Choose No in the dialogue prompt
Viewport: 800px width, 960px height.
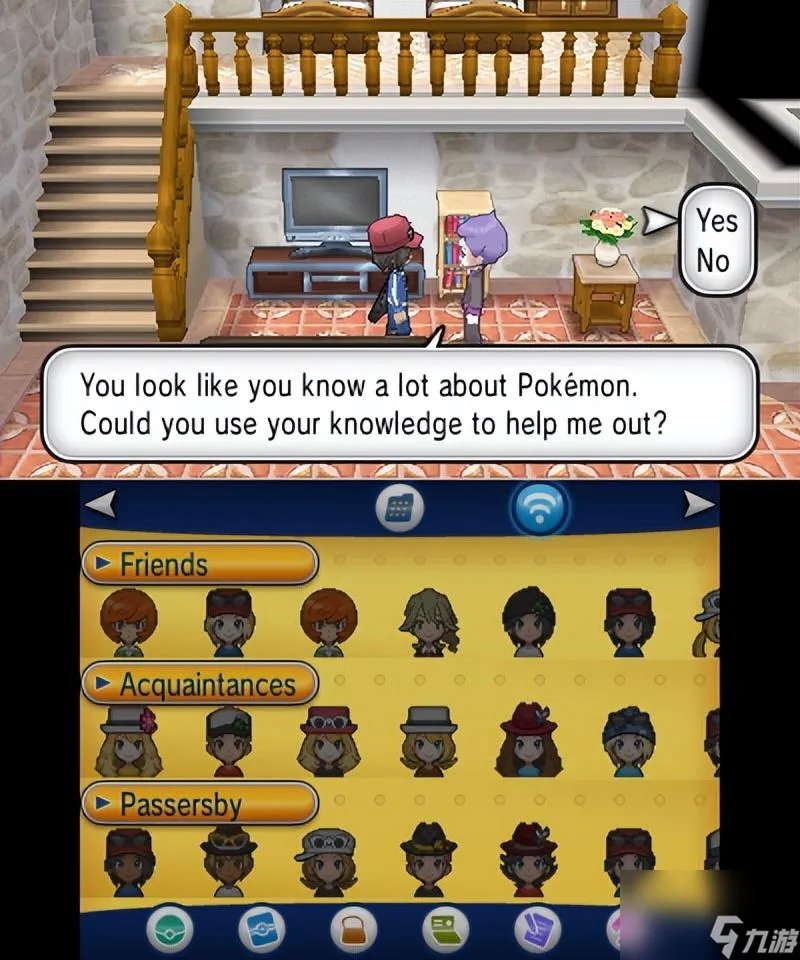(x=714, y=261)
